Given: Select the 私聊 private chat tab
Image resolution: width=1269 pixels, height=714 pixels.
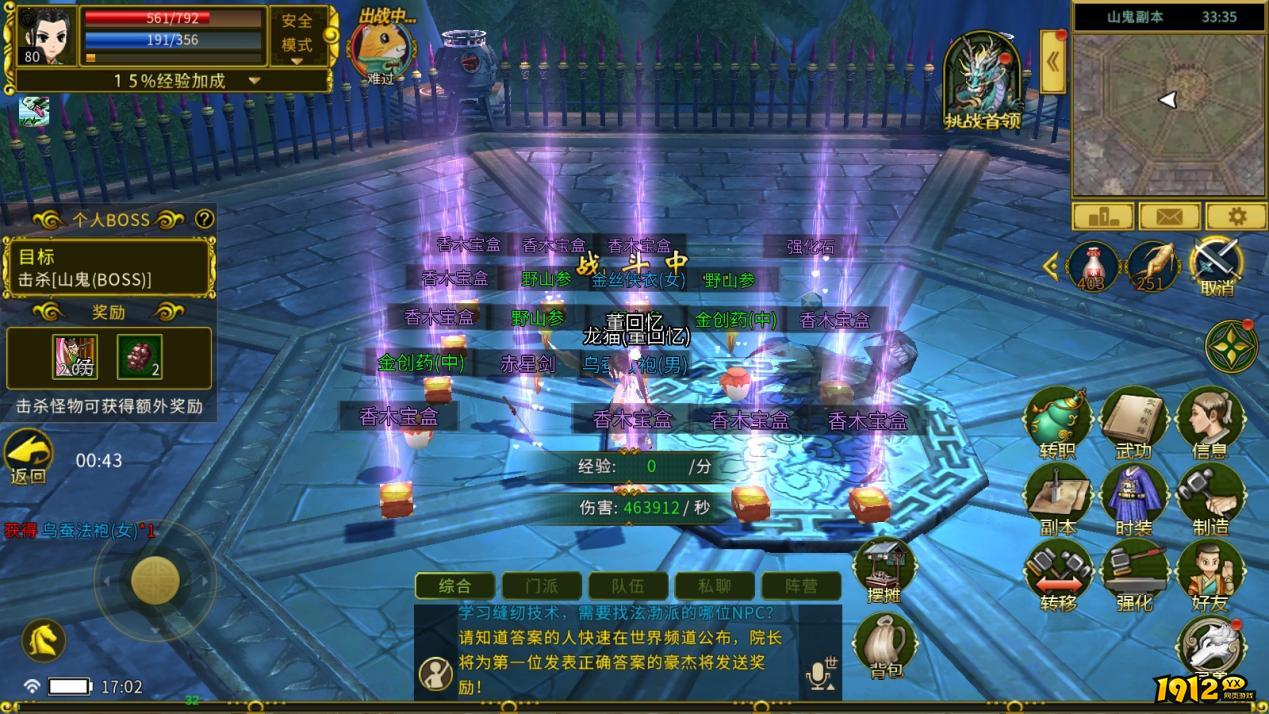Looking at the screenshot, I should [714, 586].
